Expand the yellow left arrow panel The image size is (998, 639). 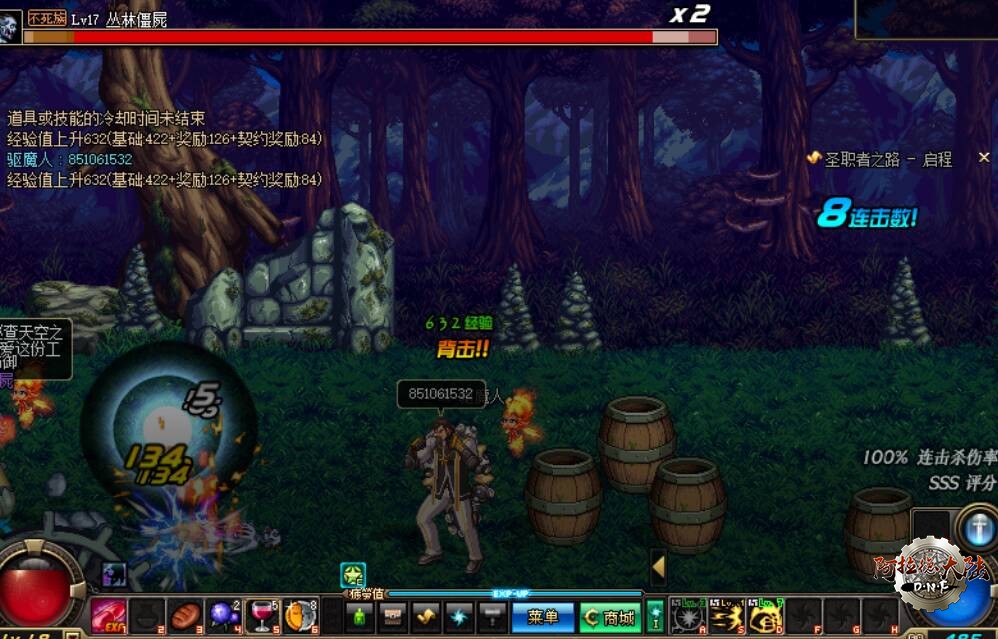[658, 567]
